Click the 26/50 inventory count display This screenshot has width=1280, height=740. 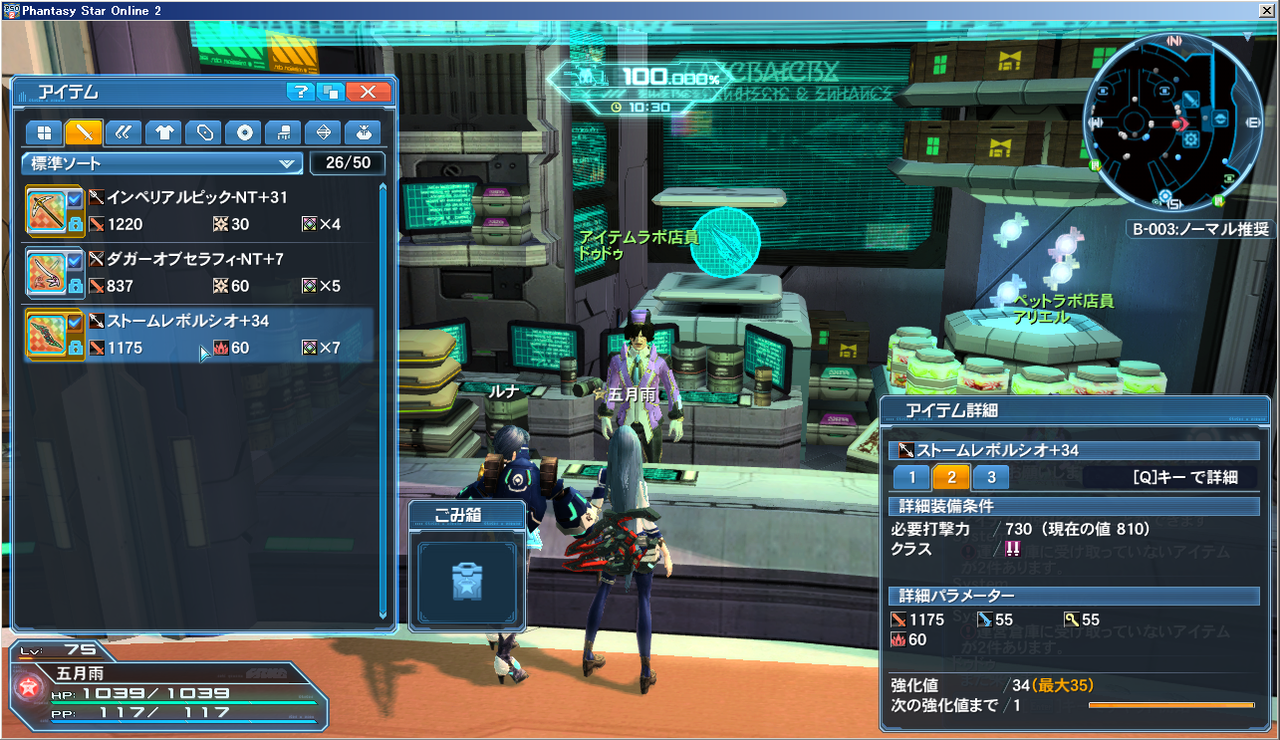(x=347, y=163)
